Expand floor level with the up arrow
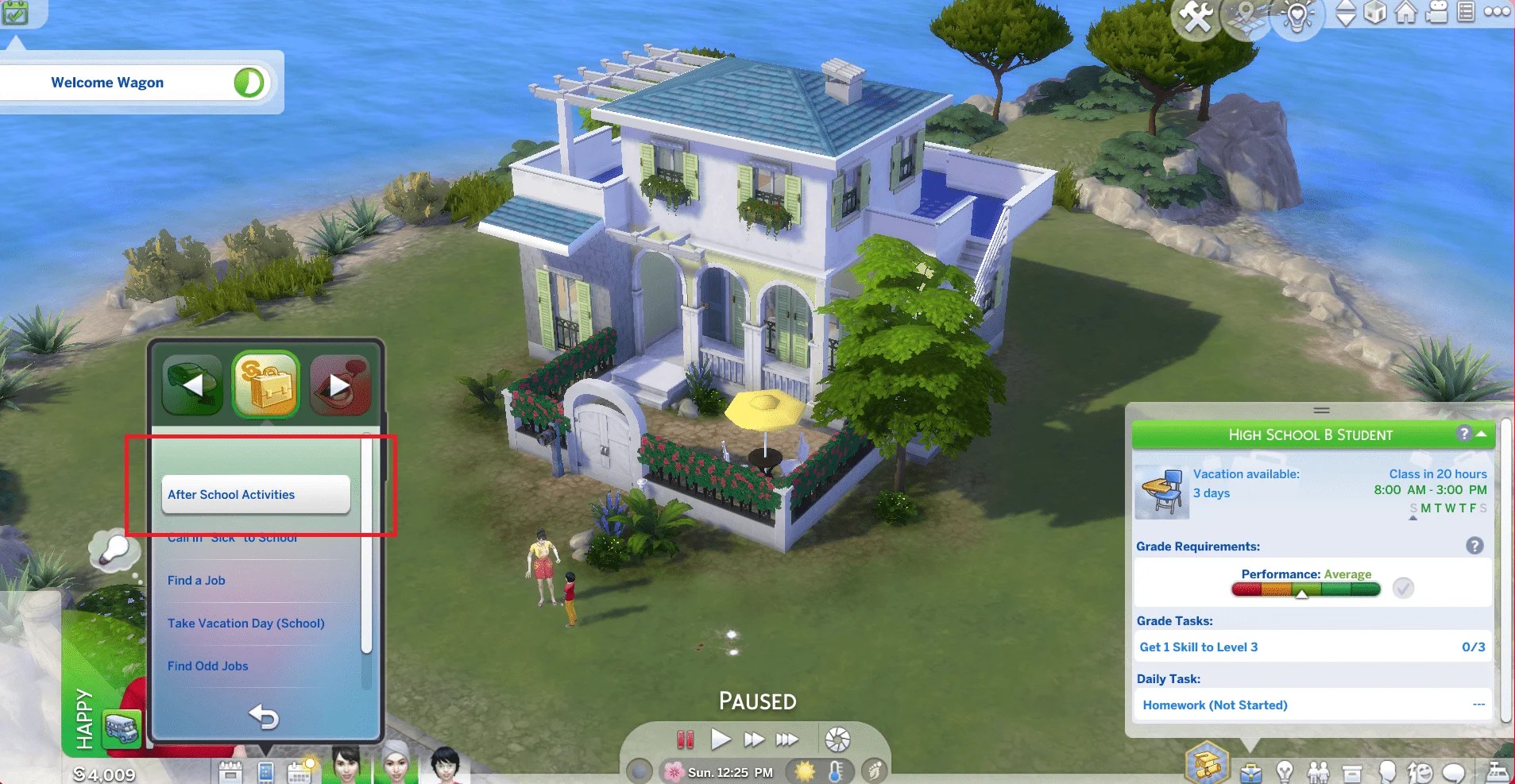Viewport: 1515px width, 784px height. (x=1346, y=6)
